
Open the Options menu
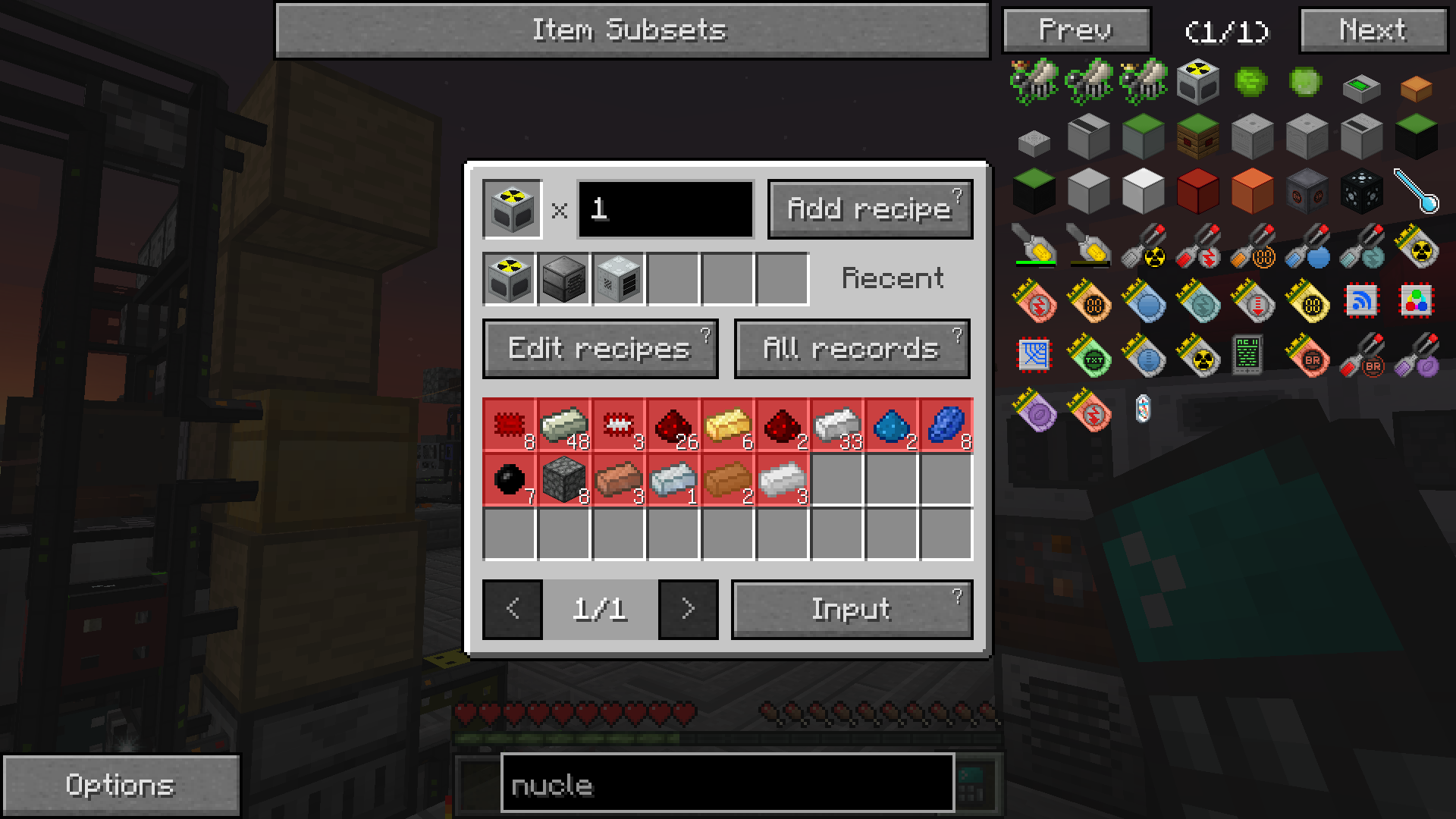[x=120, y=785]
